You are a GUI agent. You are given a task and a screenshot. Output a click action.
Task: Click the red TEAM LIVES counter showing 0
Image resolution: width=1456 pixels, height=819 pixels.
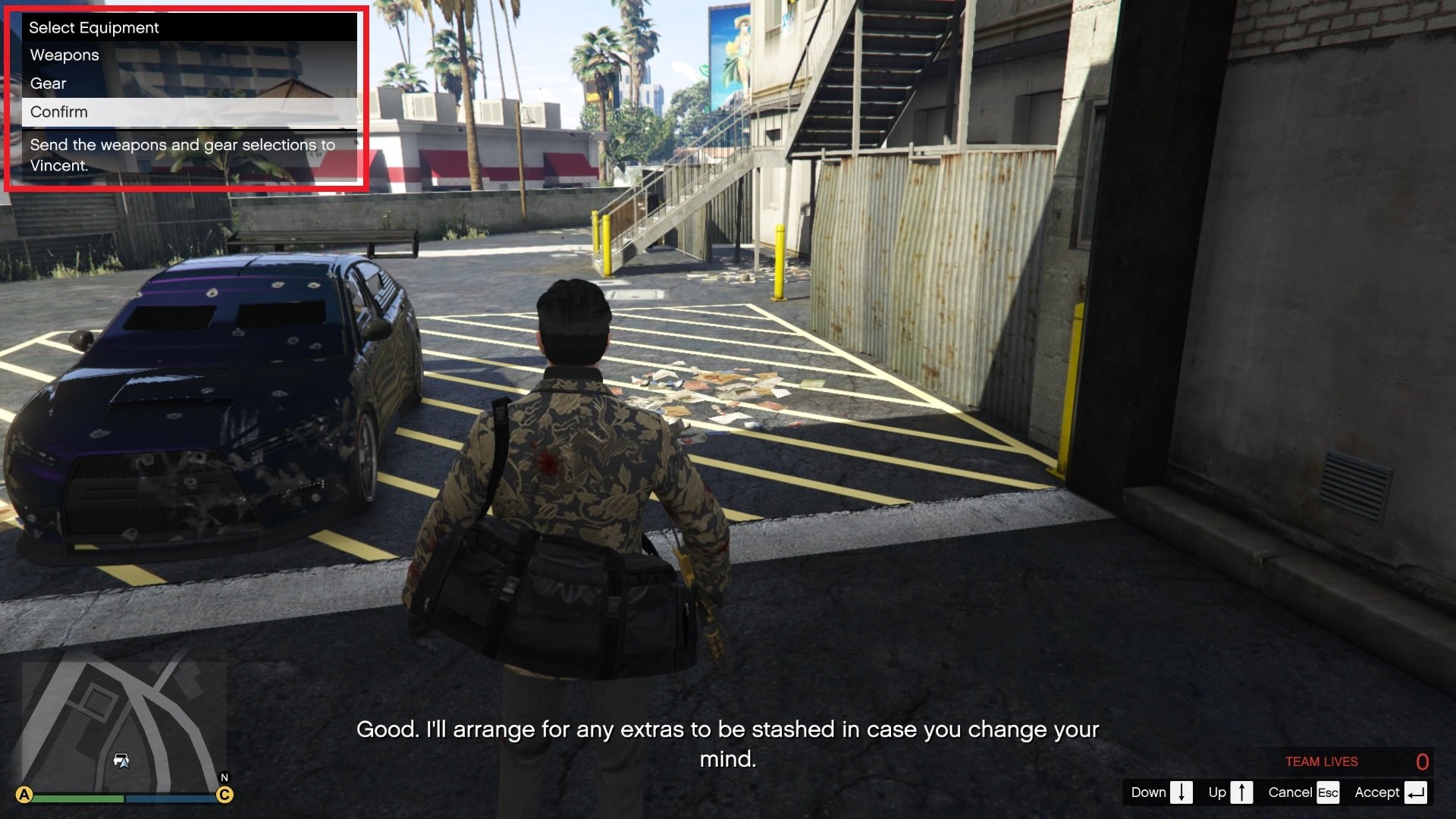pyautogui.click(x=1322, y=761)
